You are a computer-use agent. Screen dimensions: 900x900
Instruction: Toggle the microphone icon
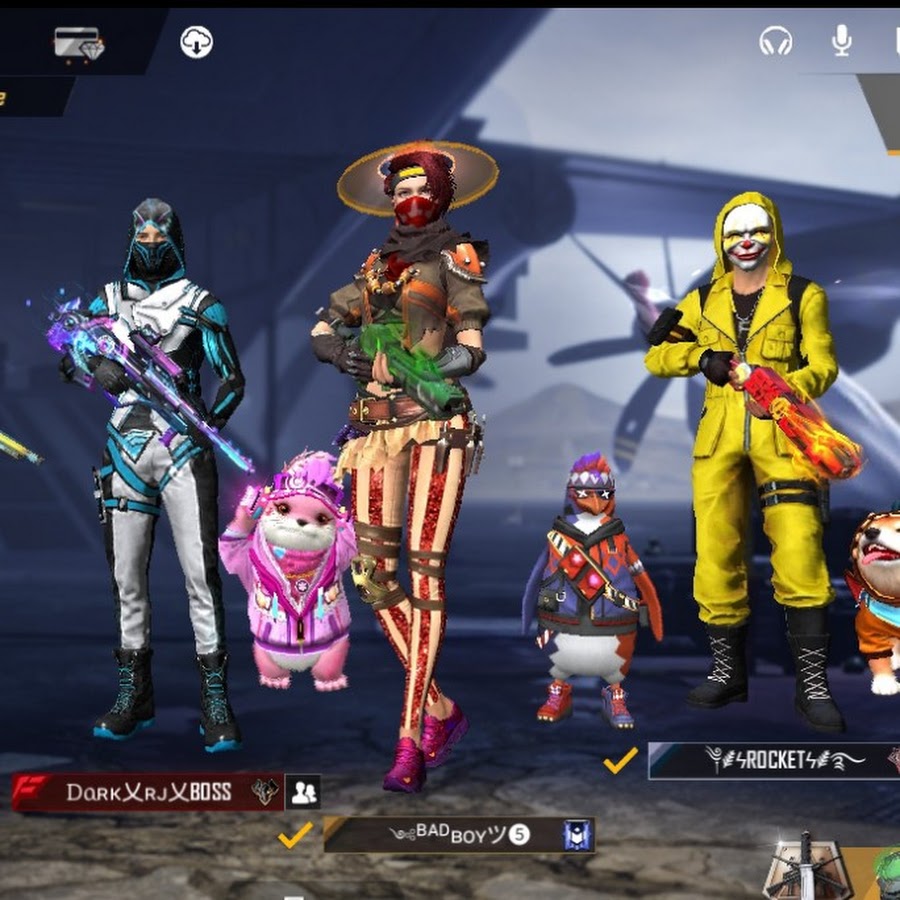841,40
